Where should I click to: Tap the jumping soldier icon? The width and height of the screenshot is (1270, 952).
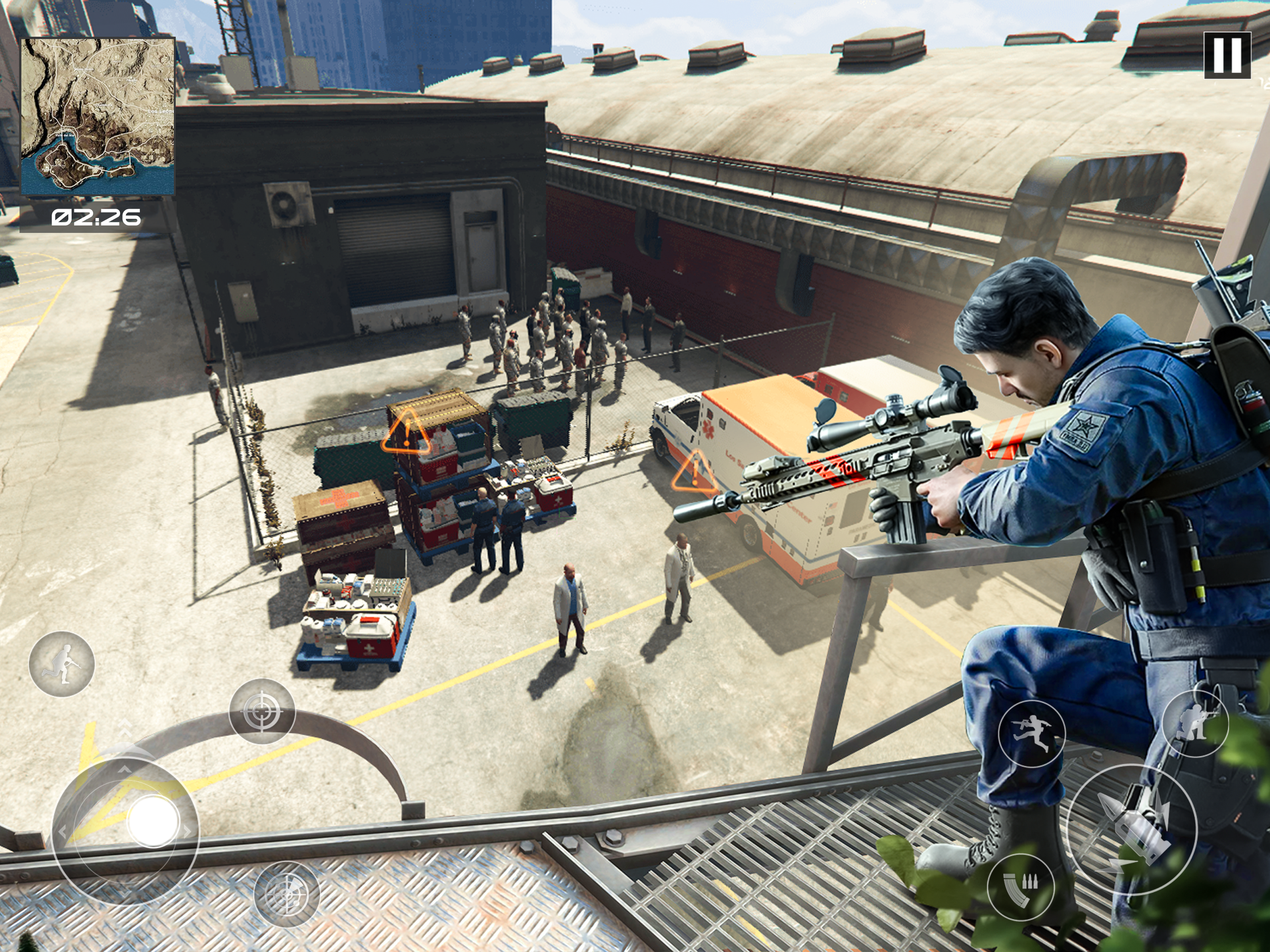click(1032, 734)
